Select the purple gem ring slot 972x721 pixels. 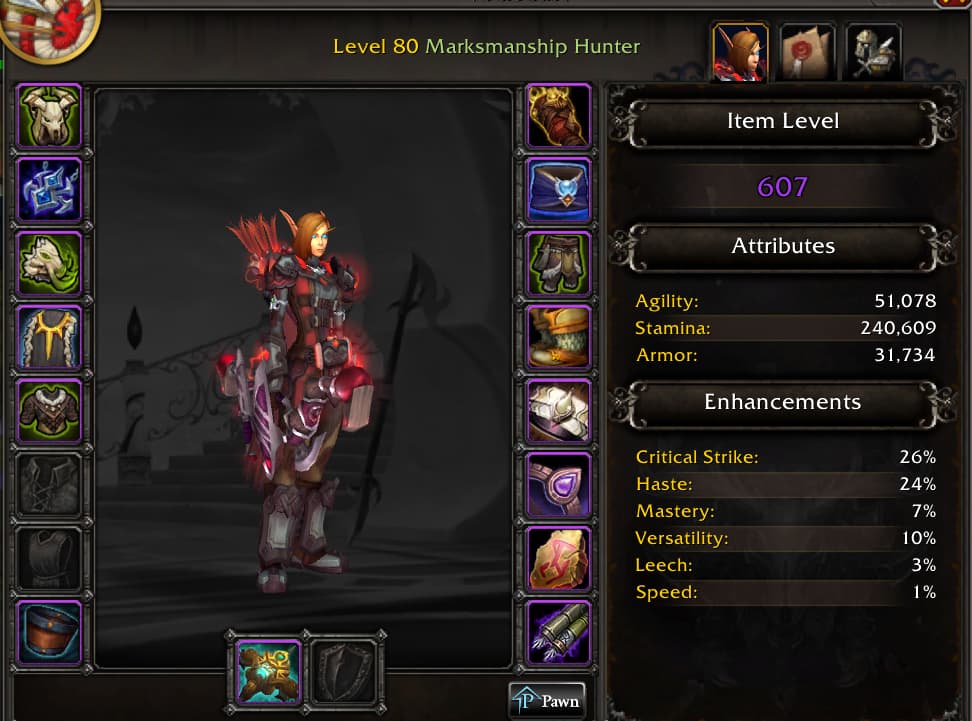(x=559, y=486)
